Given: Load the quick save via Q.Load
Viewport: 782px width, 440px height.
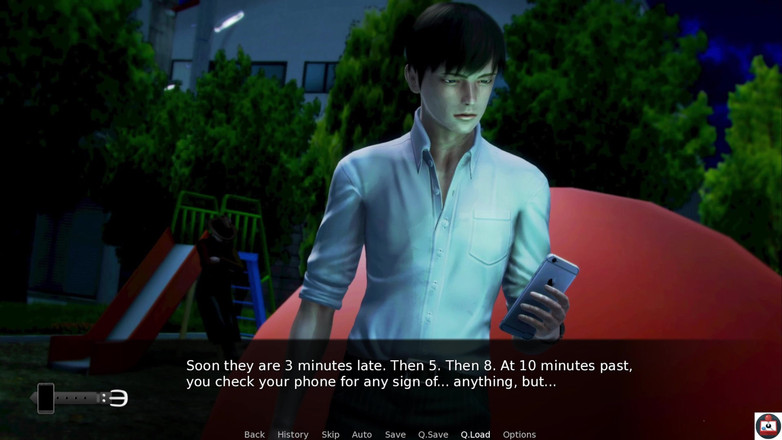Looking at the screenshot, I should tap(475, 434).
